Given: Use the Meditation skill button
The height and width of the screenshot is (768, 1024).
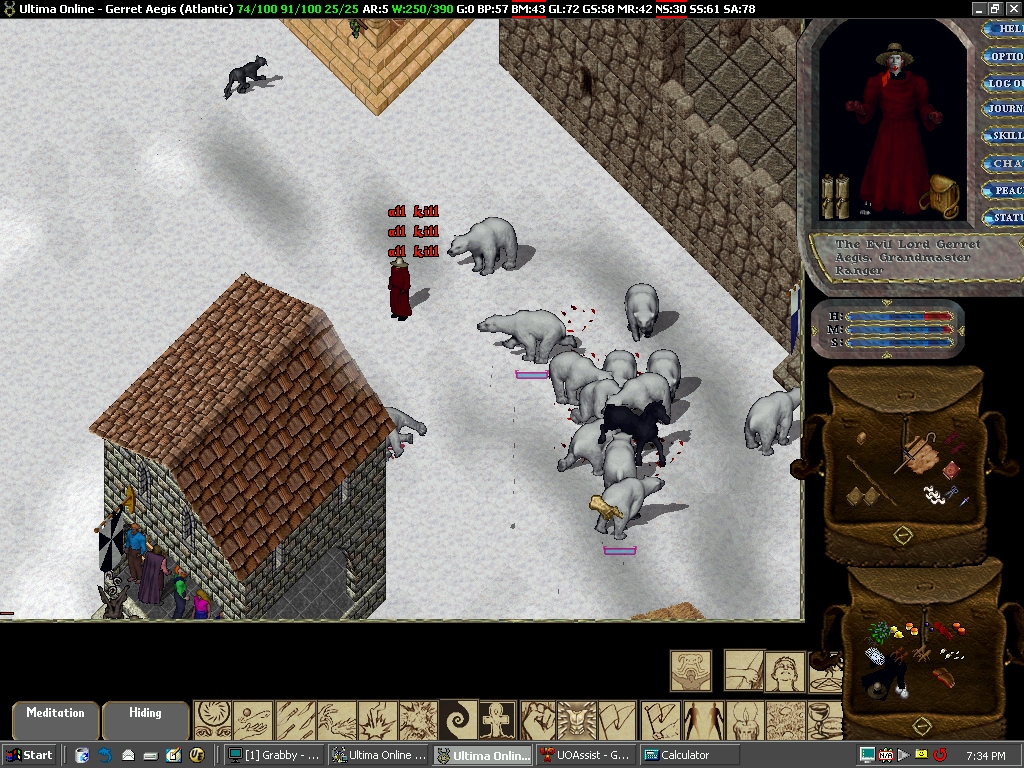Looking at the screenshot, I should pos(55,719).
